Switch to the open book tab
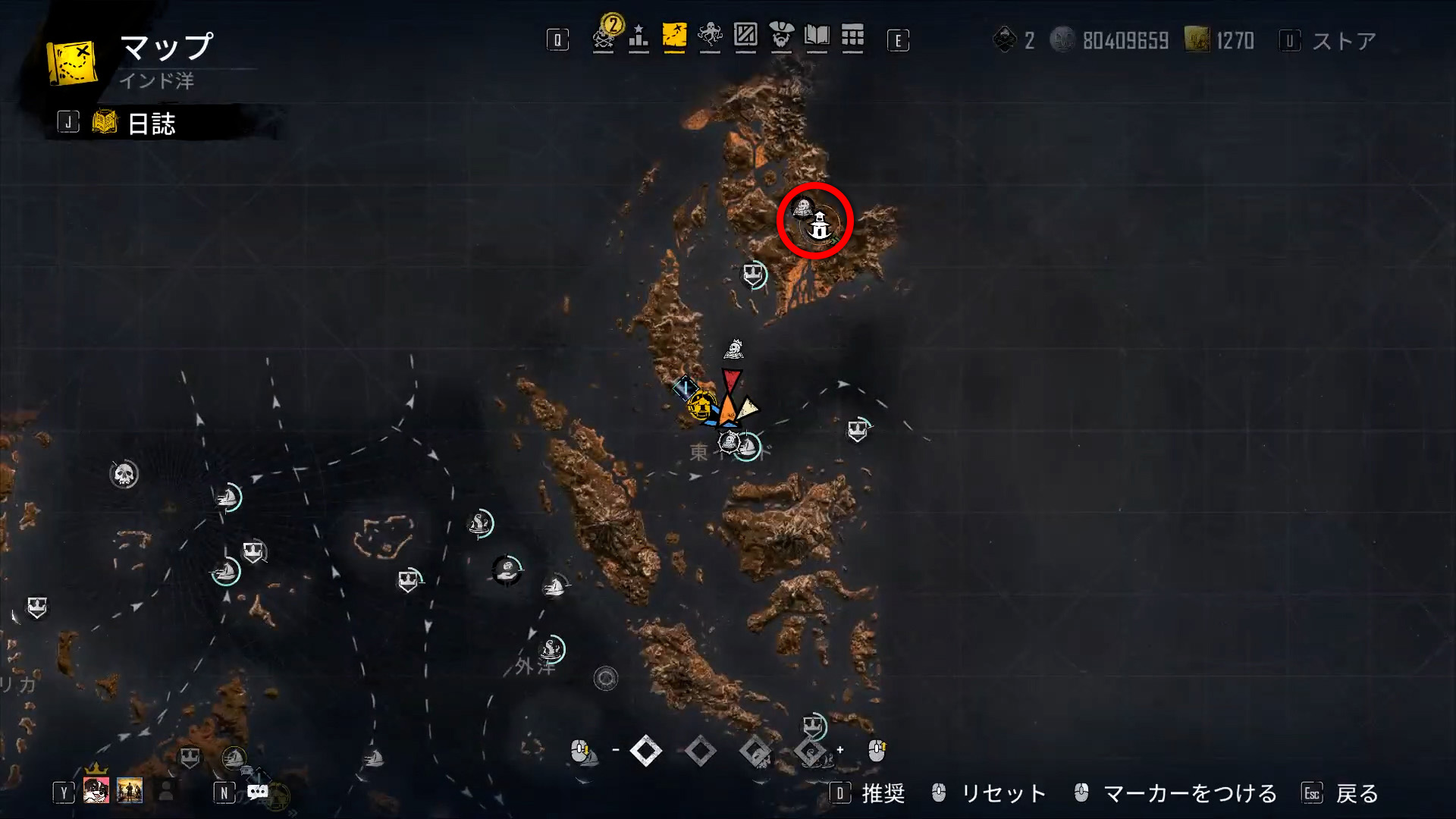1456x819 pixels. point(817,36)
